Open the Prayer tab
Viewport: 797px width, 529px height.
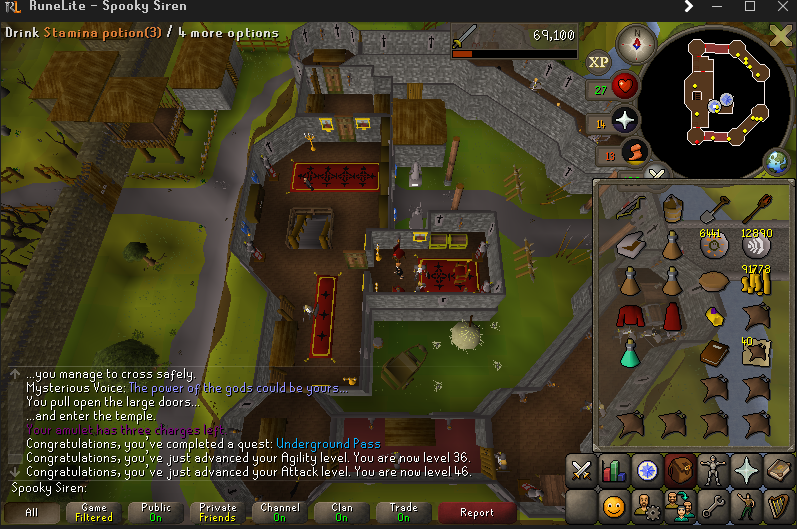pos(745,470)
